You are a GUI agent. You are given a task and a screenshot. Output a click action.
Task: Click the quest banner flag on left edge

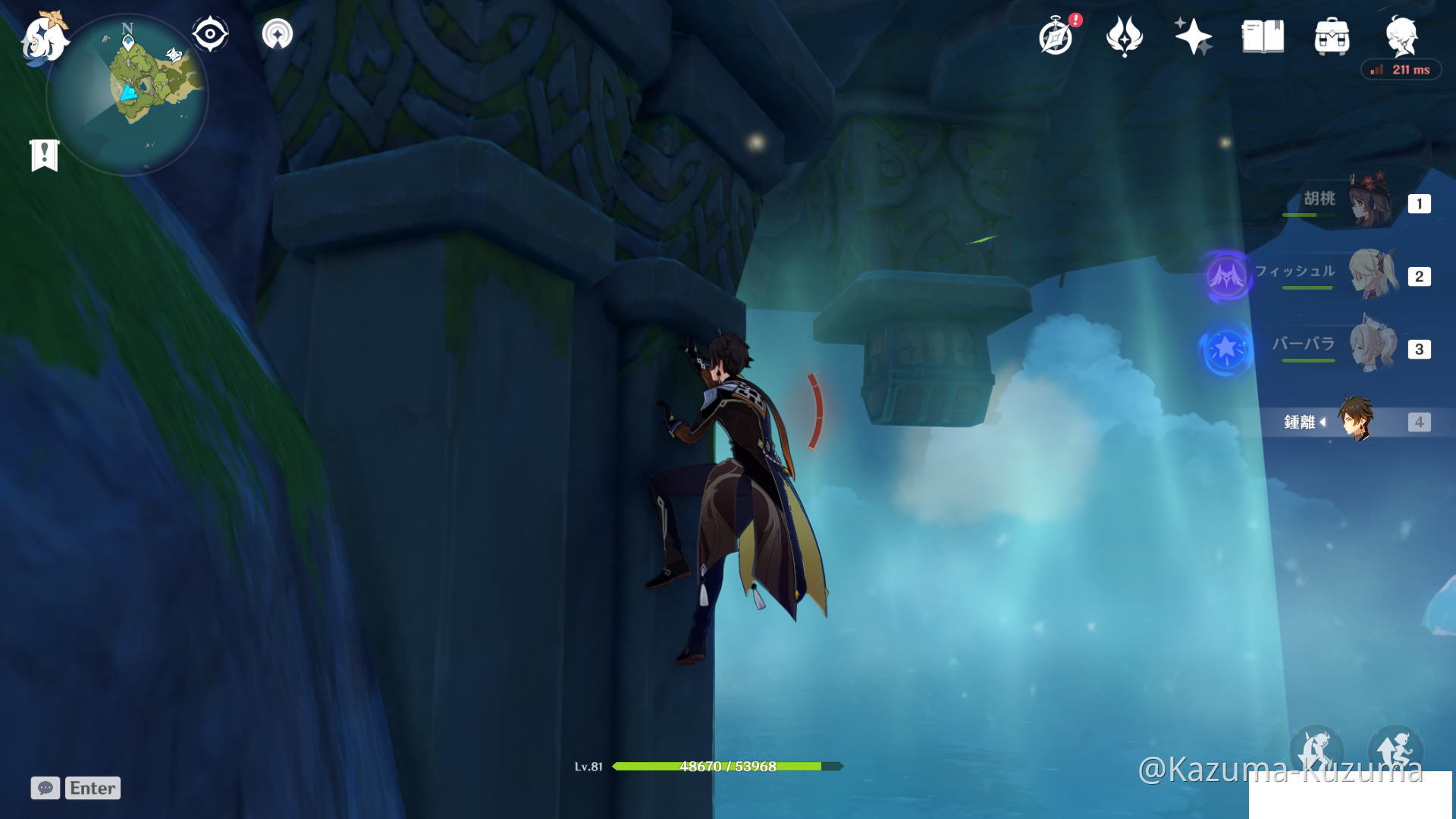[45, 155]
